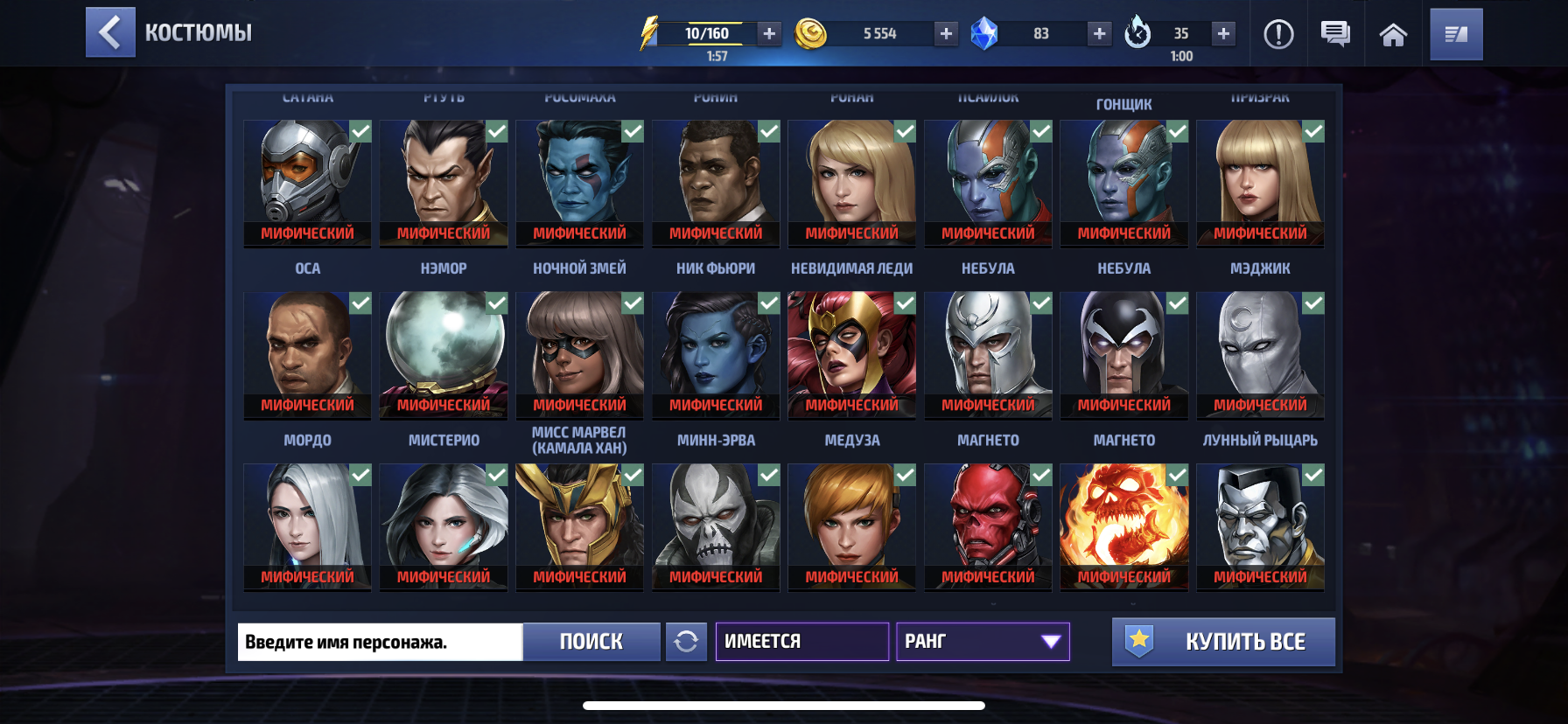
Task: Check the 10/160 energy progress bar
Action: point(705,32)
